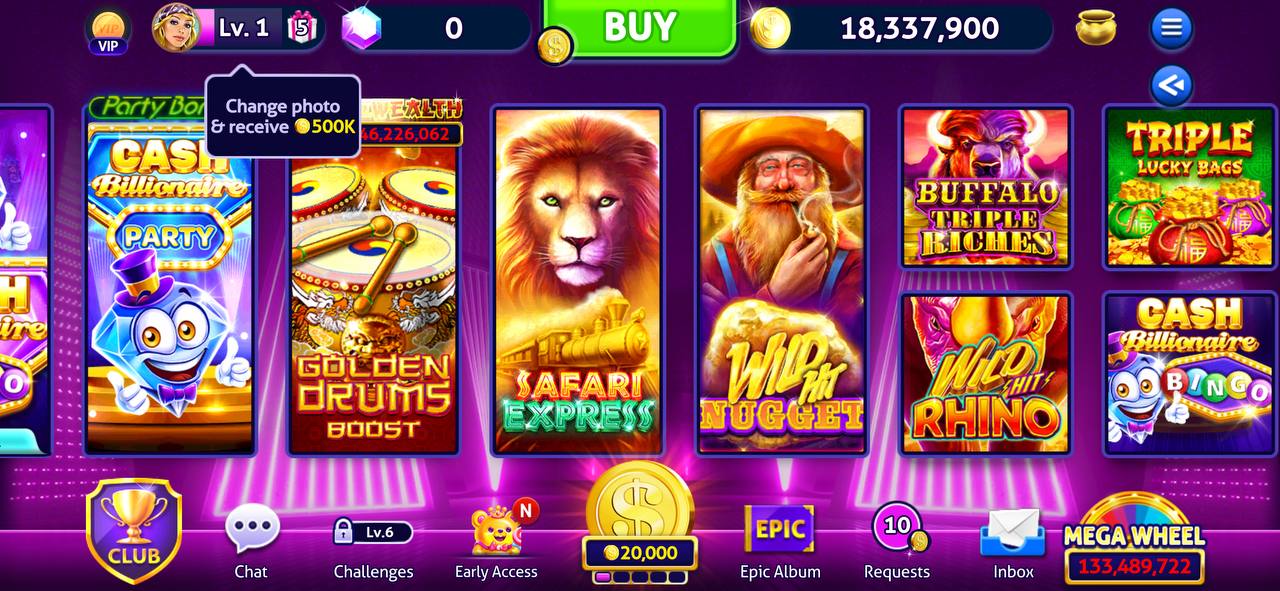
Task: Choose the Safari Express slot machine
Action: [x=578, y=280]
